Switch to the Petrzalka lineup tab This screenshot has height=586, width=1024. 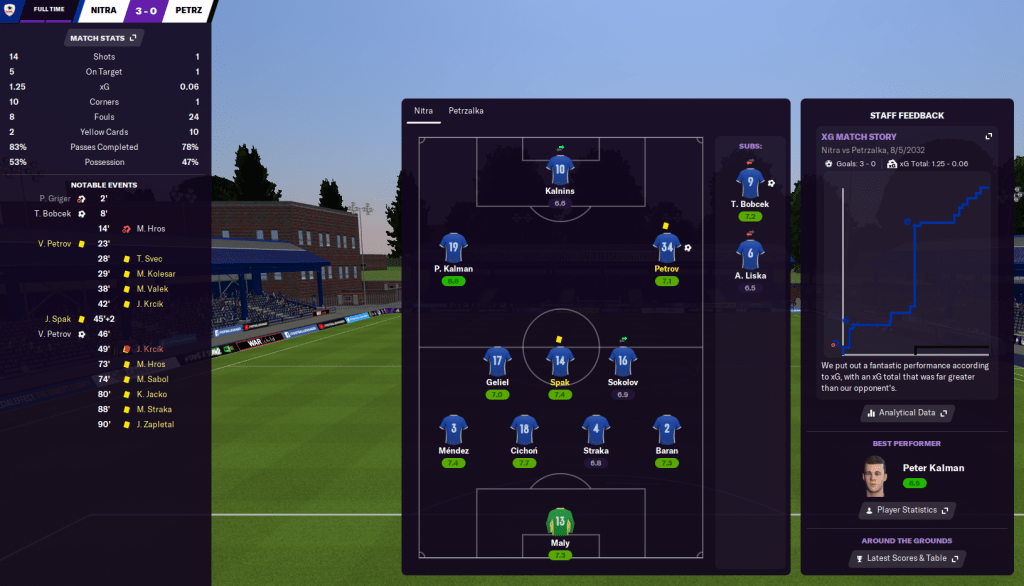tap(466, 111)
